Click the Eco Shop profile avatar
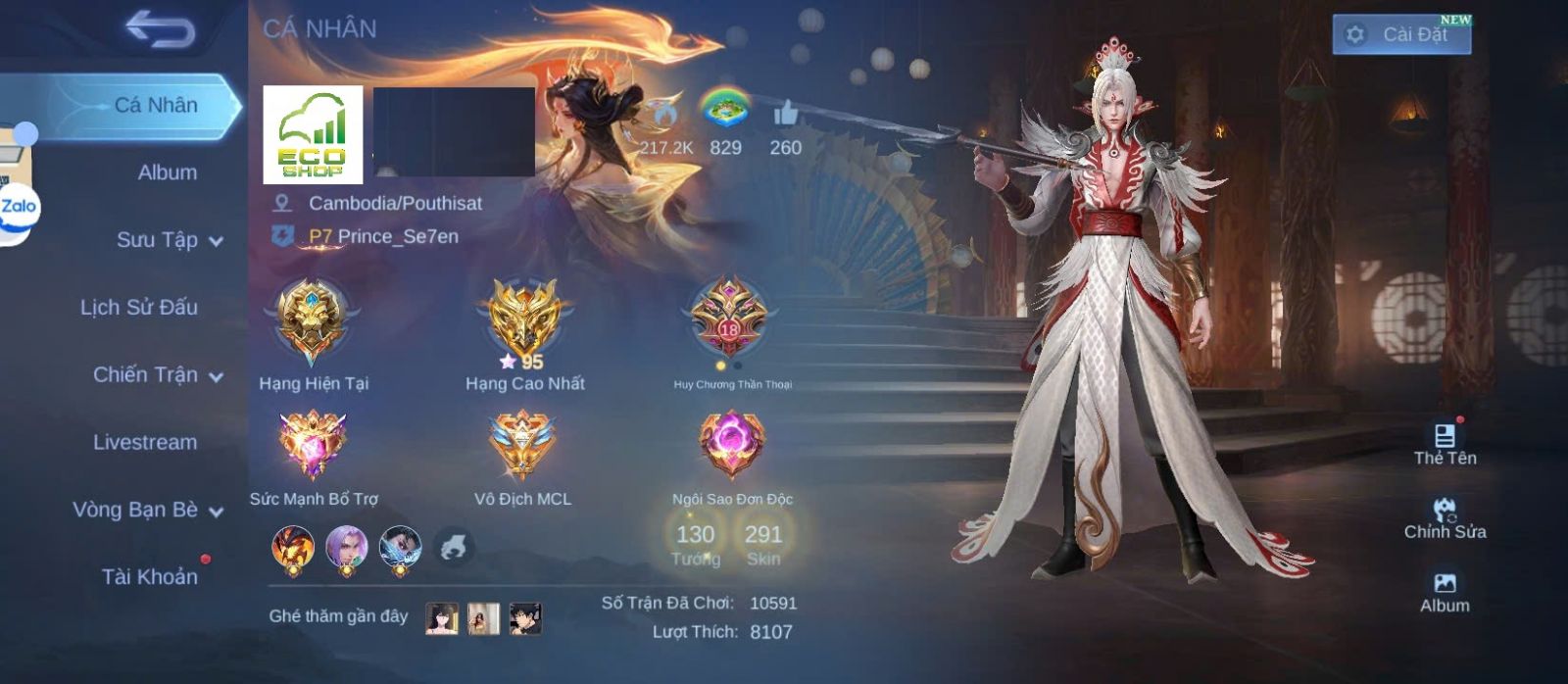The width and height of the screenshot is (1568, 684). 313,135
